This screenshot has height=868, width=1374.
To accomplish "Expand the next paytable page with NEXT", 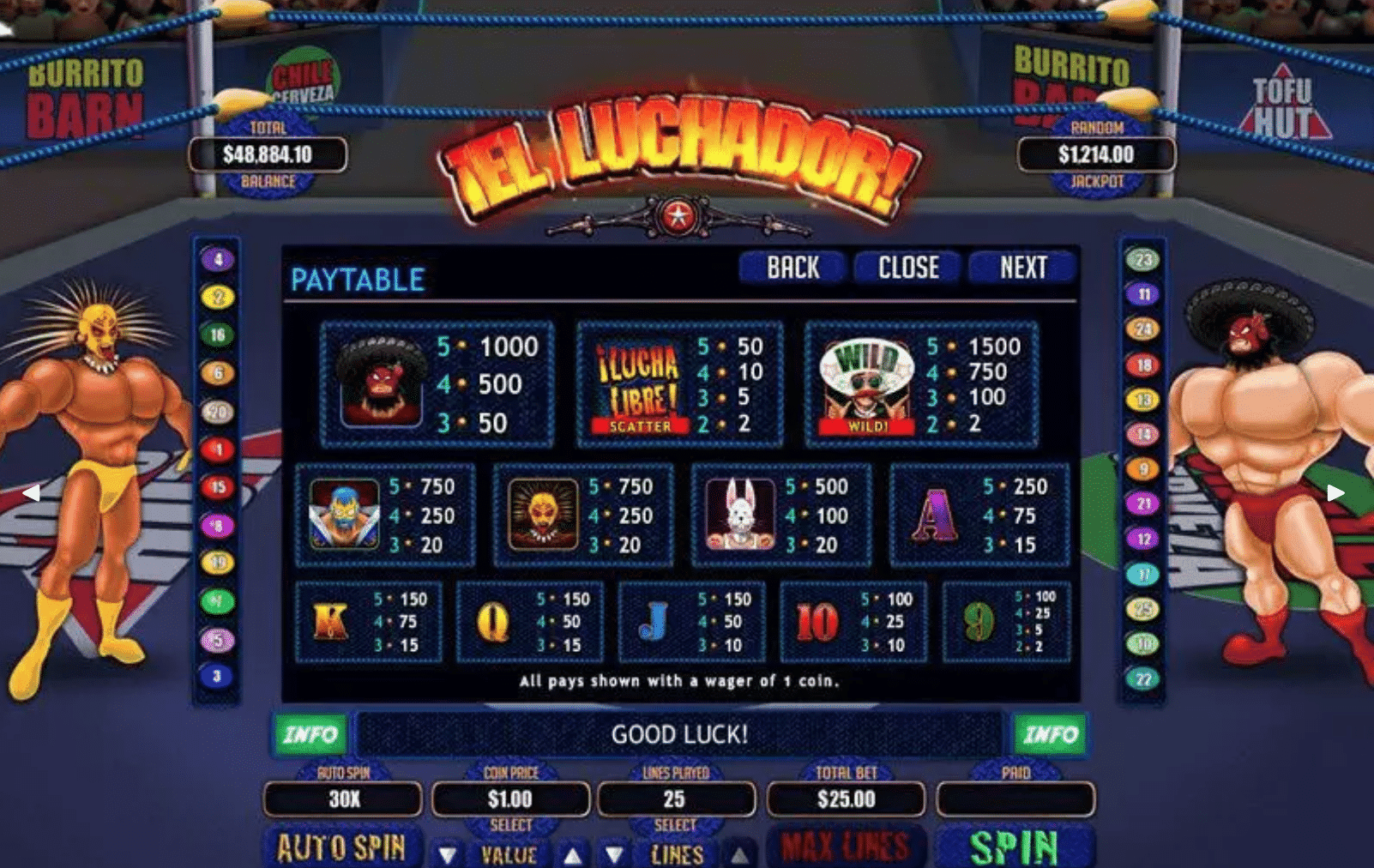I will (1026, 268).
